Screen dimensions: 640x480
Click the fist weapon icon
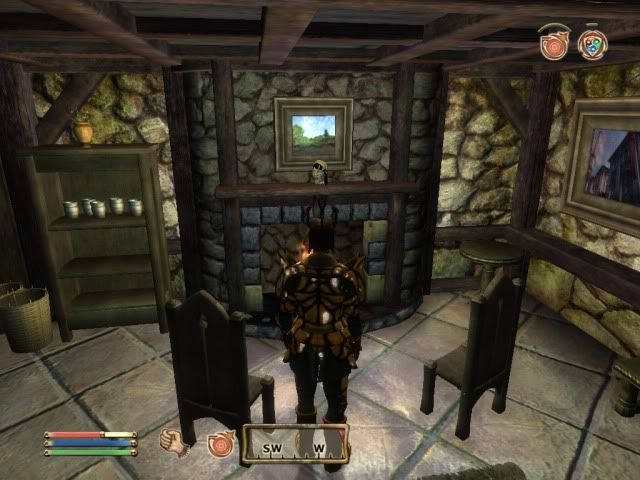176,443
